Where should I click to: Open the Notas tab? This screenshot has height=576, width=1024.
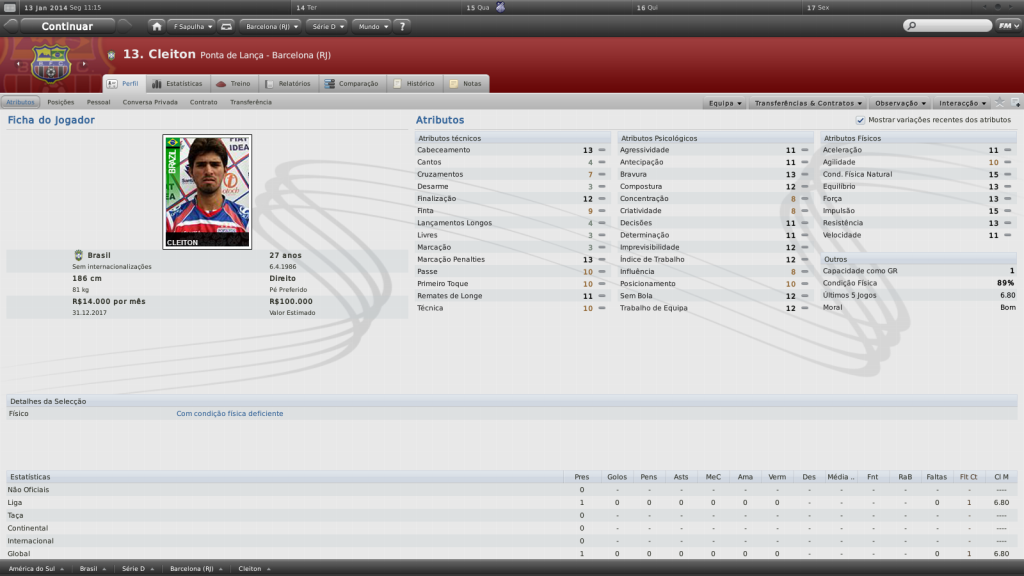[466, 84]
